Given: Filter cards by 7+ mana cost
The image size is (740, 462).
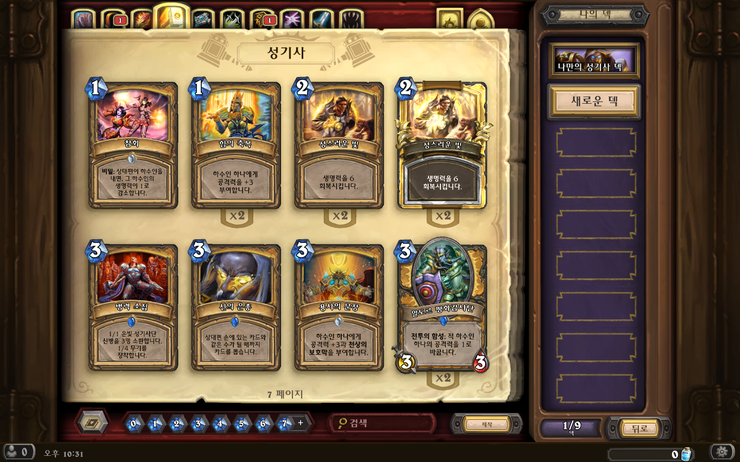Looking at the screenshot, I should point(286,423).
